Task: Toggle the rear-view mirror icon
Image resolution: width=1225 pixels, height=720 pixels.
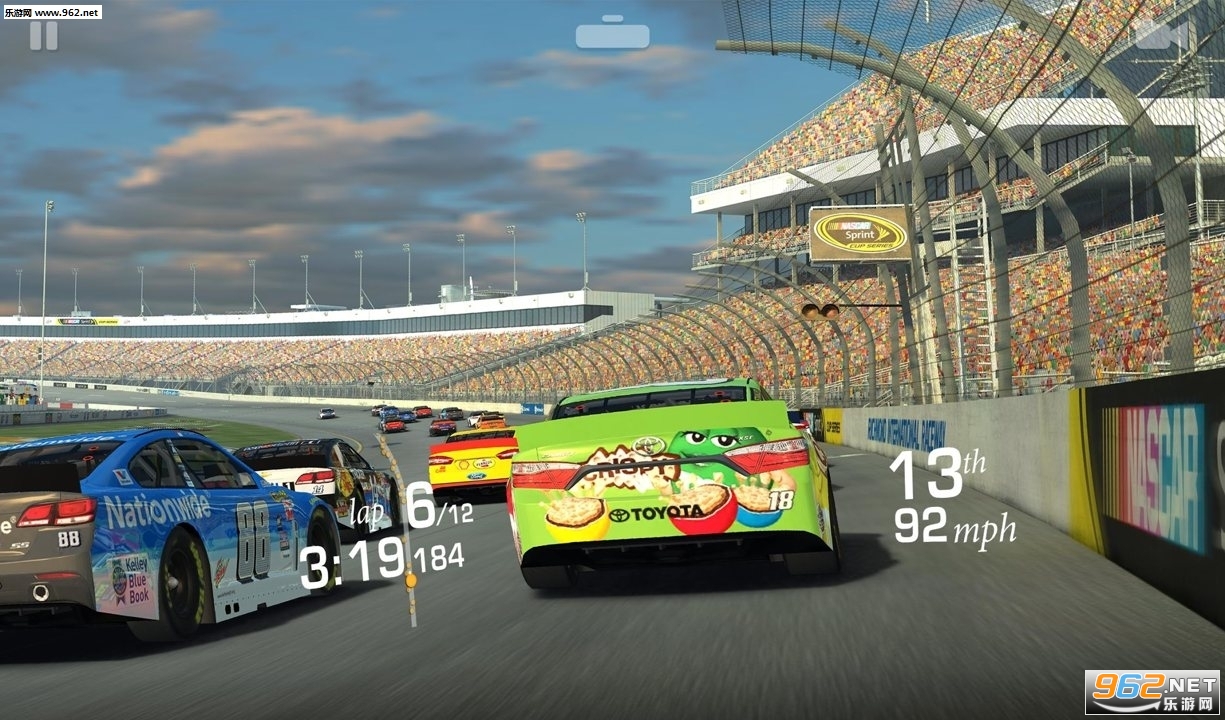Action: 612,33
